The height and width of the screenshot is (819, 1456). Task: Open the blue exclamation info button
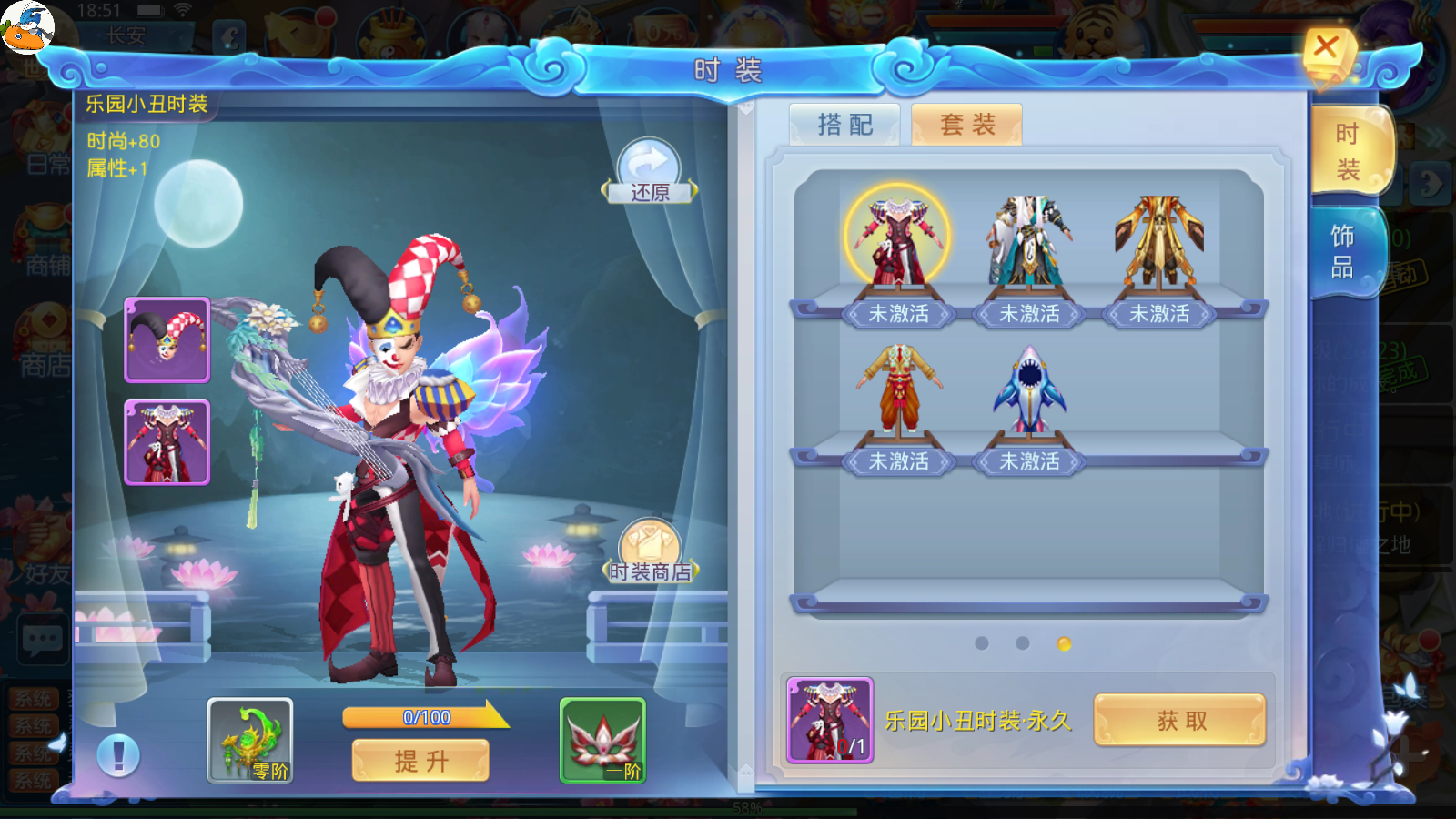coord(118,755)
